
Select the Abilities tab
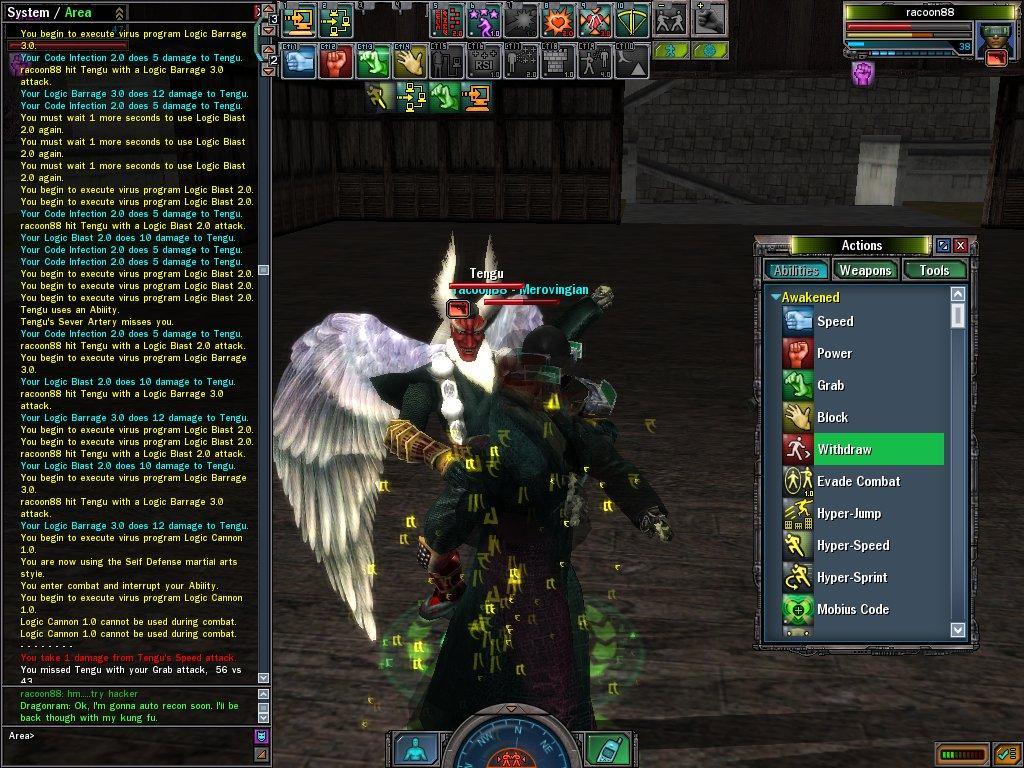pyautogui.click(x=796, y=270)
